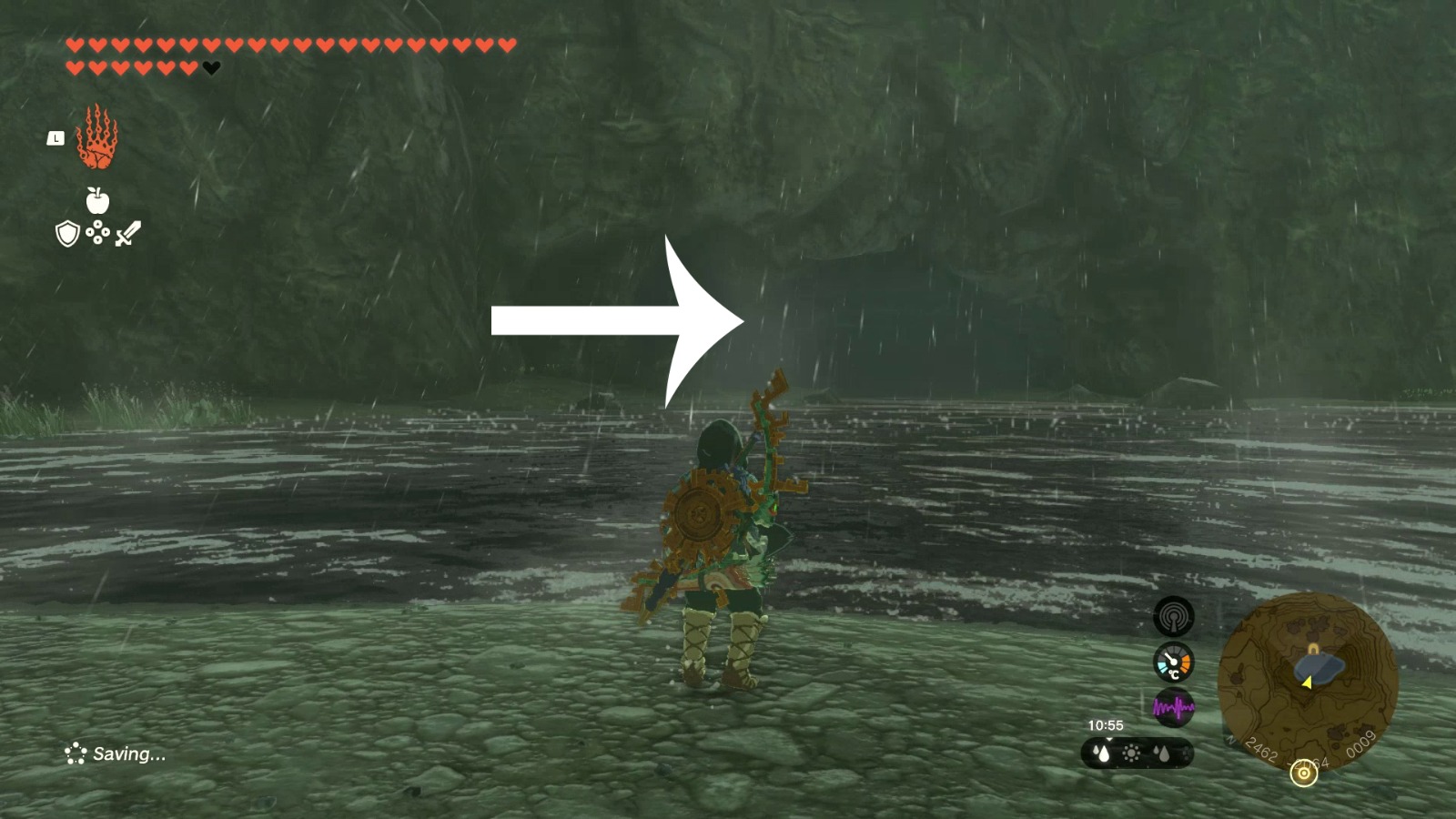Viewport: 1456px width, 819px height.
Task: Click the Sheikah sensor icon above the gauges
Action: click(1175, 616)
